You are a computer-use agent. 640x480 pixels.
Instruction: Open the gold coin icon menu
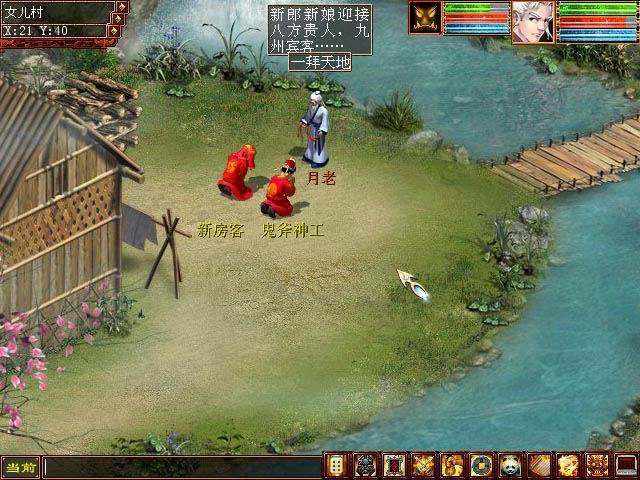tap(481, 465)
